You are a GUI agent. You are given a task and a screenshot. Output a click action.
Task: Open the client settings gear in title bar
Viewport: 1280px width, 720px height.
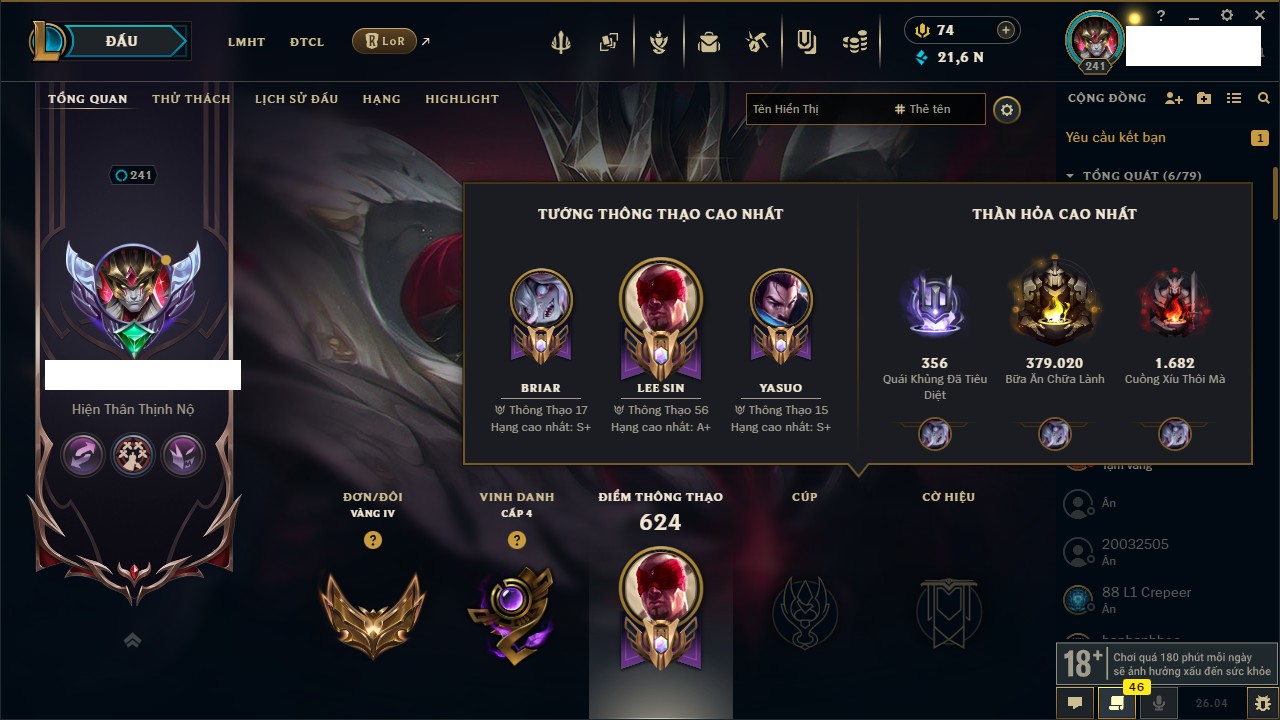1227,15
